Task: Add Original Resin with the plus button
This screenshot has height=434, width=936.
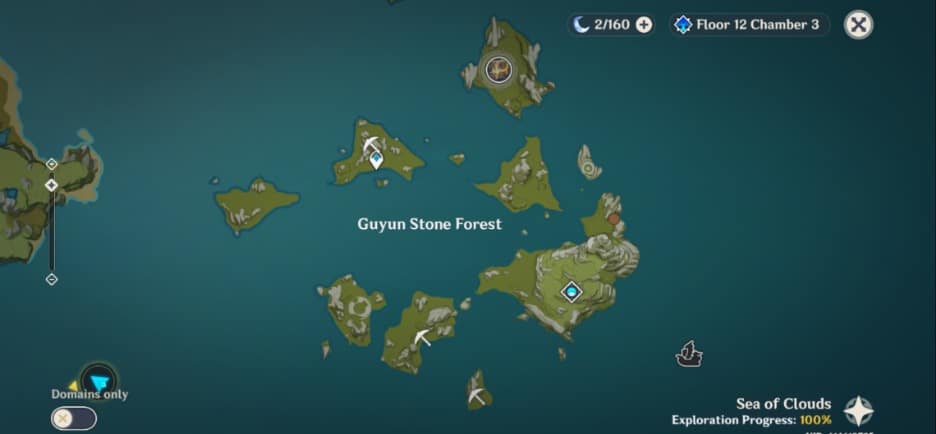Action: point(644,25)
